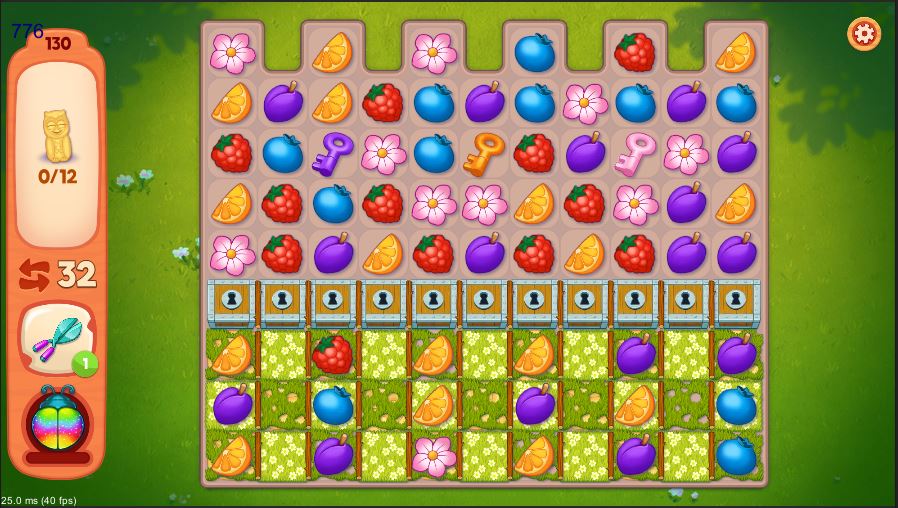Select the purple key tile
Viewport: 898px width, 508px height.
tap(333, 153)
